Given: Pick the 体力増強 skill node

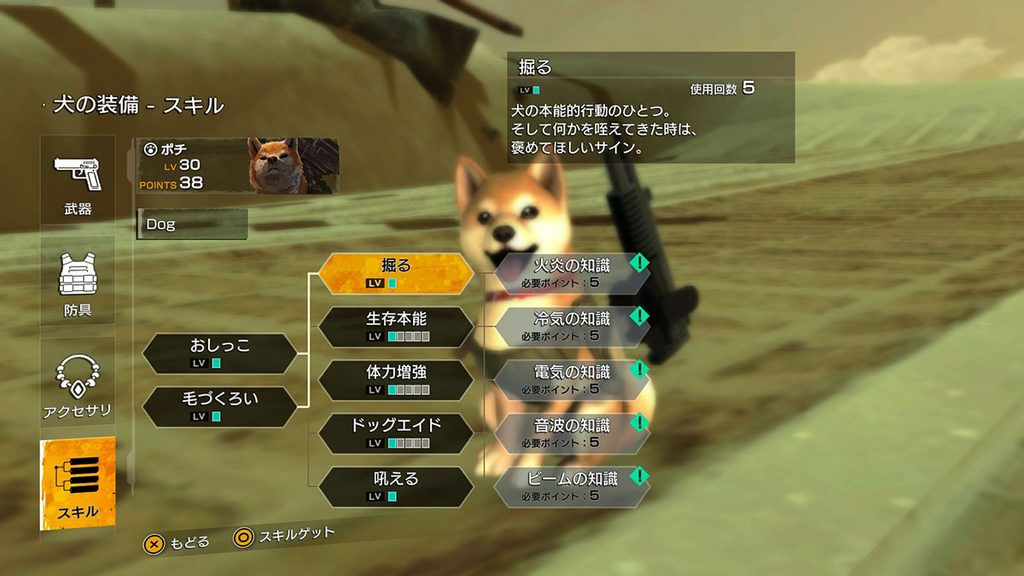Looking at the screenshot, I should (x=396, y=380).
